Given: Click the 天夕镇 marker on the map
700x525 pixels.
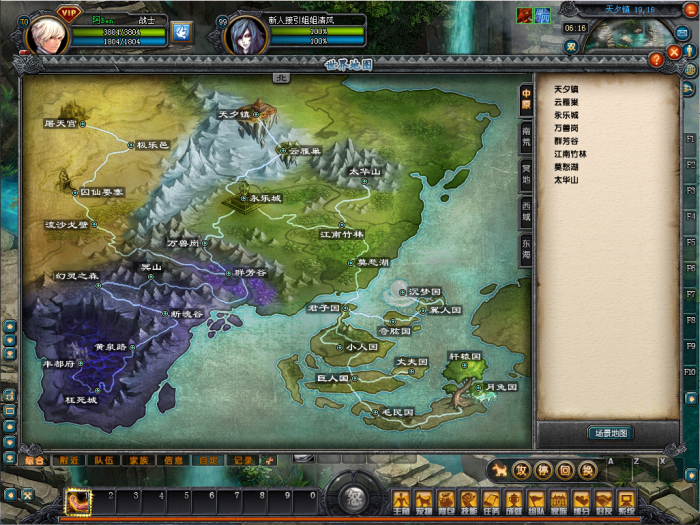Looking at the screenshot, I should coord(240,115).
